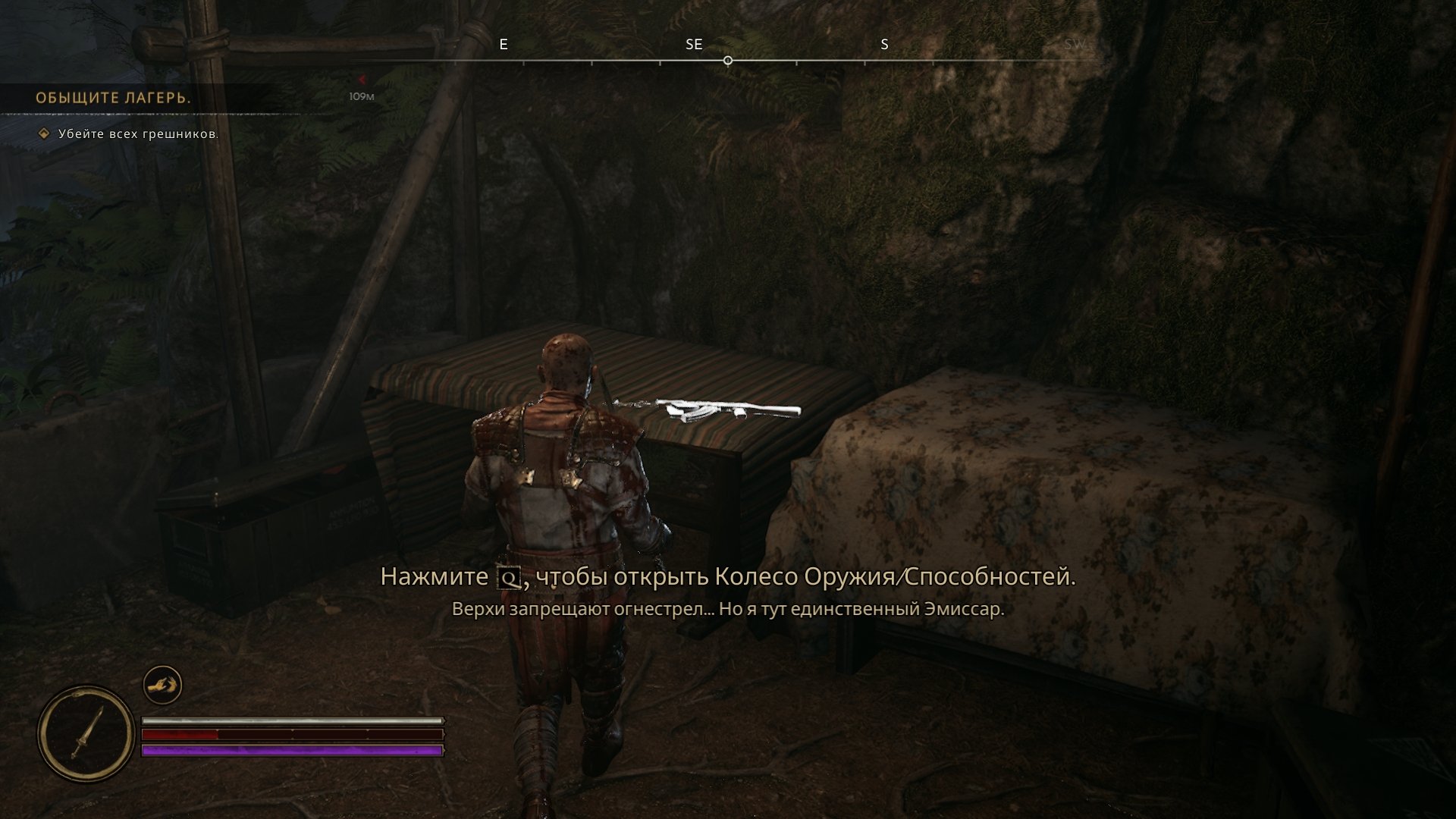Click the SE heading on the compass bar
1456x819 pixels.
[694, 45]
